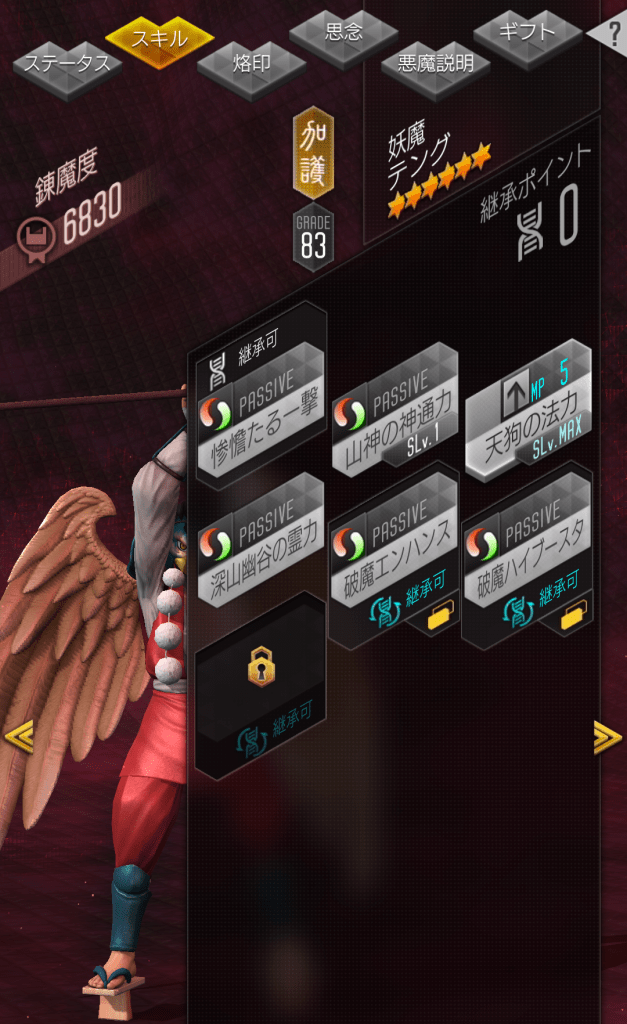The height and width of the screenshot is (1024, 627).
Task: Open the question mark help button
Action: (x=611, y=35)
